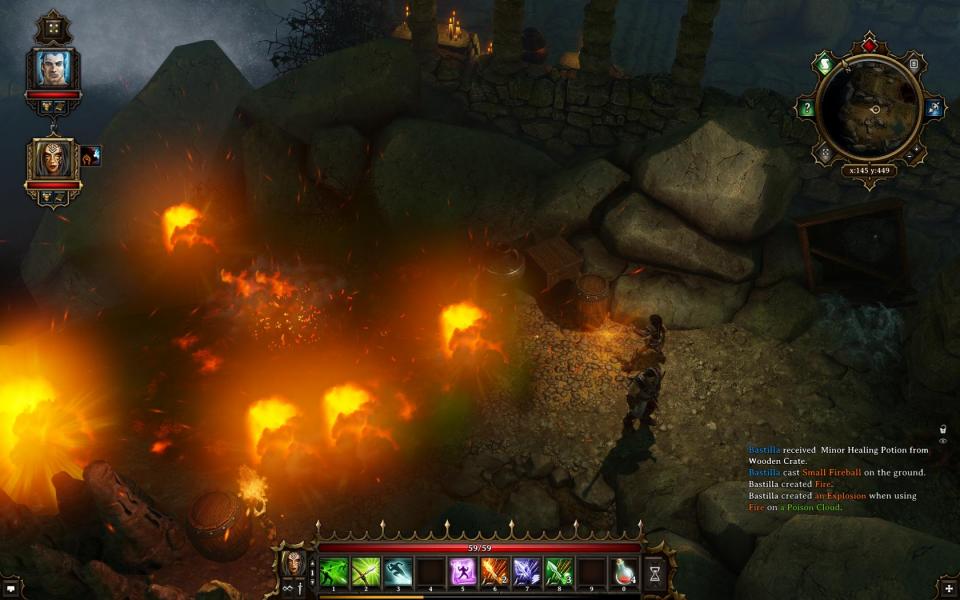Image resolution: width=960 pixels, height=600 pixels.
Task: Use the purple scroll in hotbar slot 5
Action: pos(463,571)
